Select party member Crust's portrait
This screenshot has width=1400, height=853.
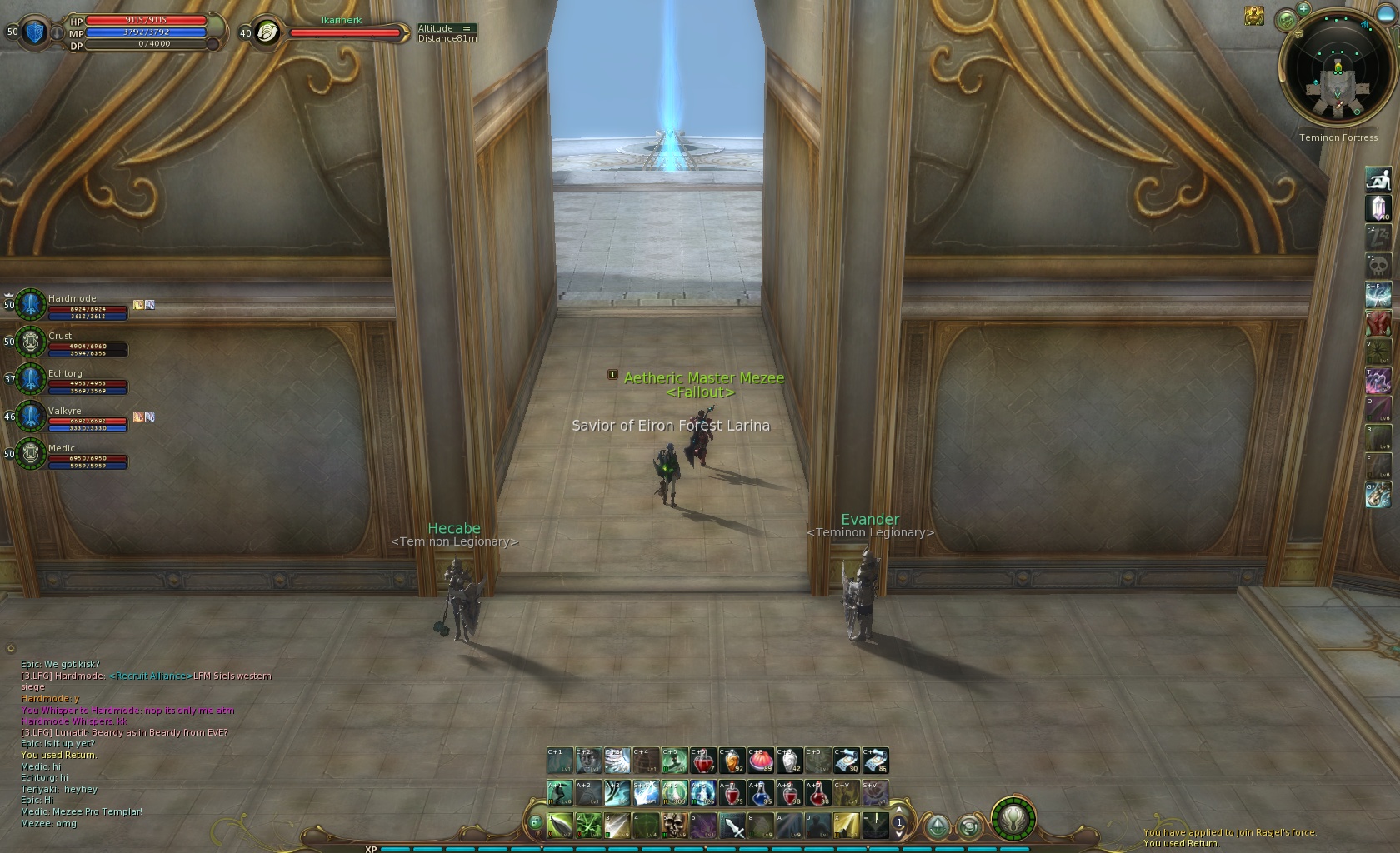coord(31,342)
